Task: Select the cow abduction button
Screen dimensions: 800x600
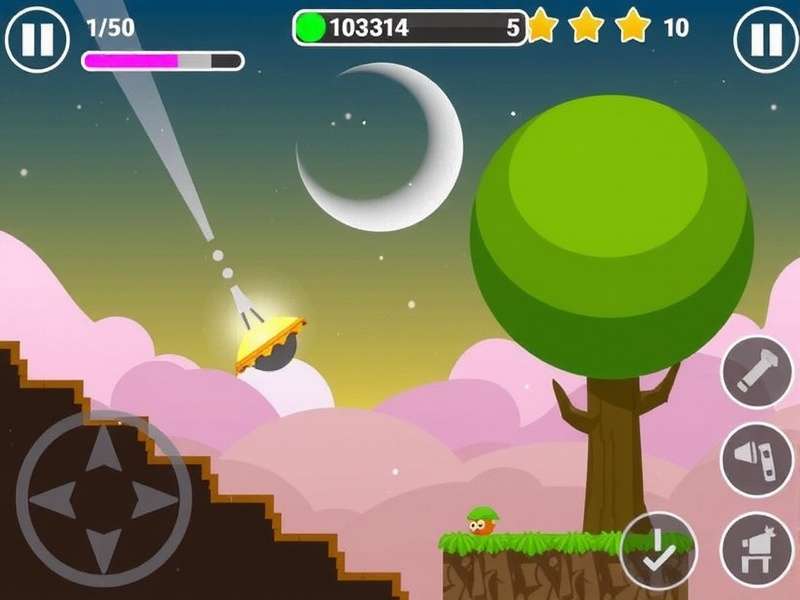Action: [757, 549]
